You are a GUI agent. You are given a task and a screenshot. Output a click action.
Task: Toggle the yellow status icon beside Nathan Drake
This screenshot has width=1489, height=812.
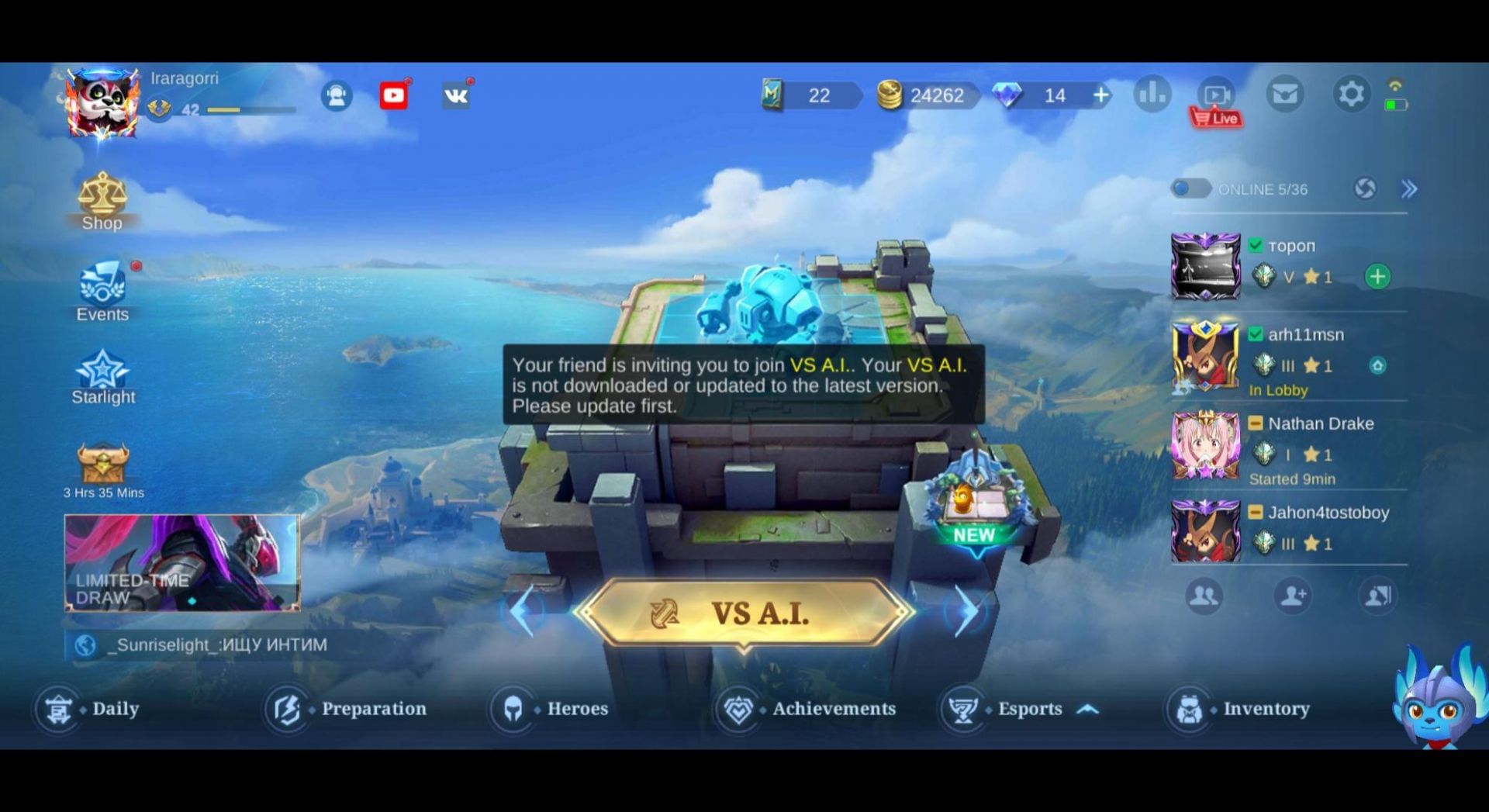(1256, 423)
